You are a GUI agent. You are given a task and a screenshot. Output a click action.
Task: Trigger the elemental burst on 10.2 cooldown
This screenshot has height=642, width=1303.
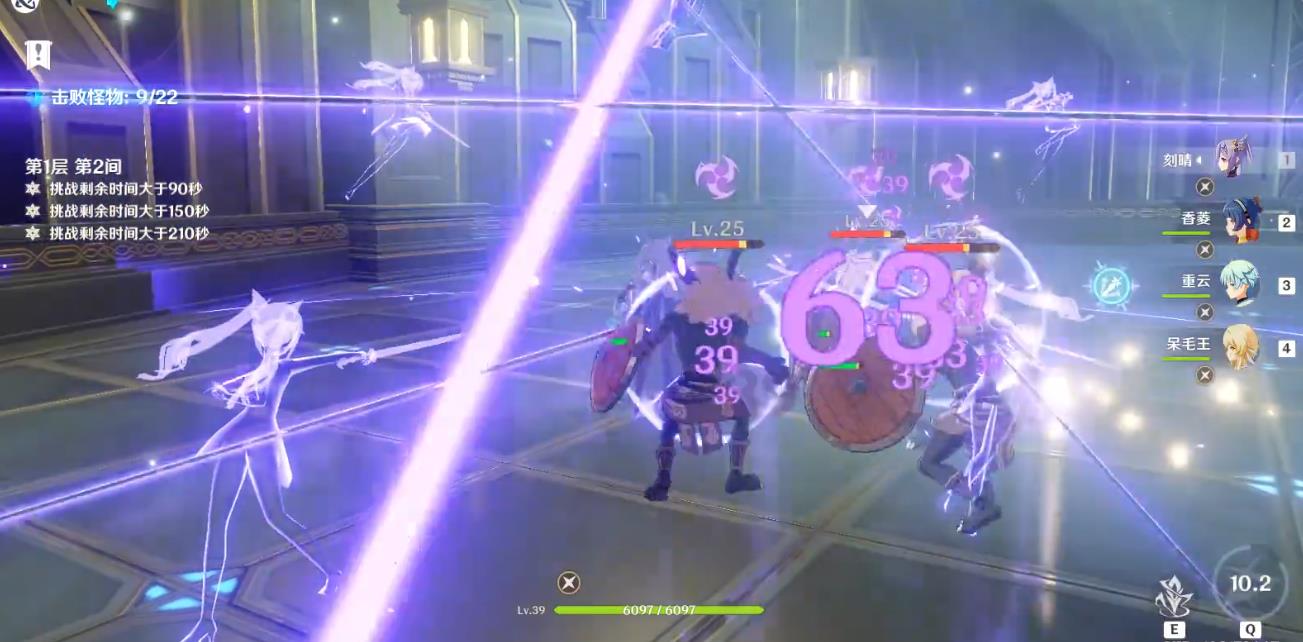[x=1249, y=585]
